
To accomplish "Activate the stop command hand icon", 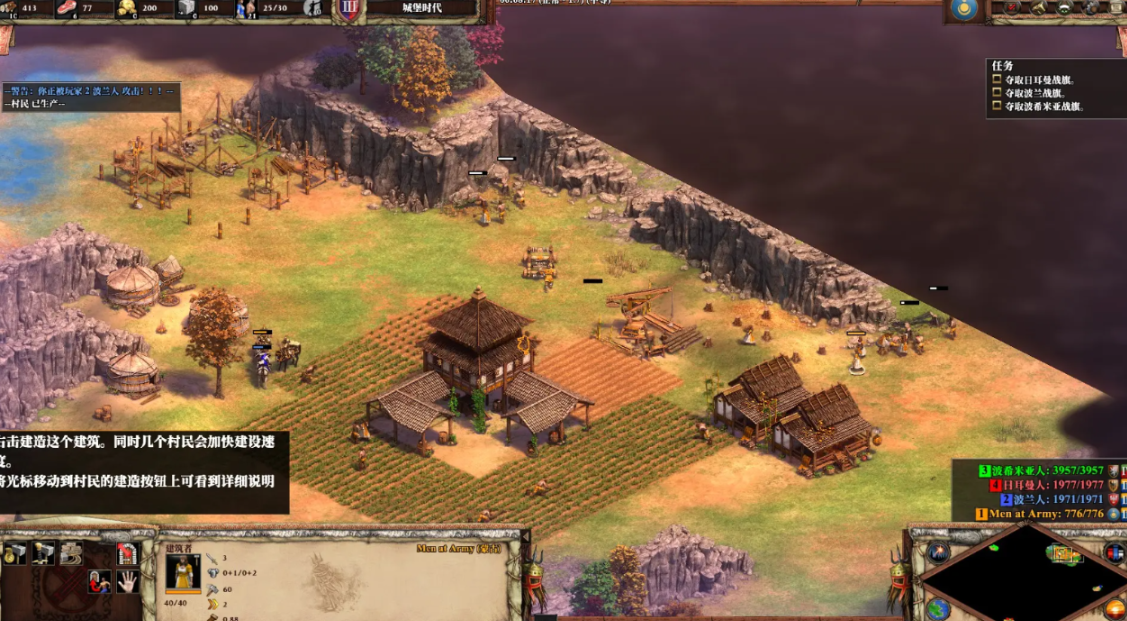I will tap(127, 581).
